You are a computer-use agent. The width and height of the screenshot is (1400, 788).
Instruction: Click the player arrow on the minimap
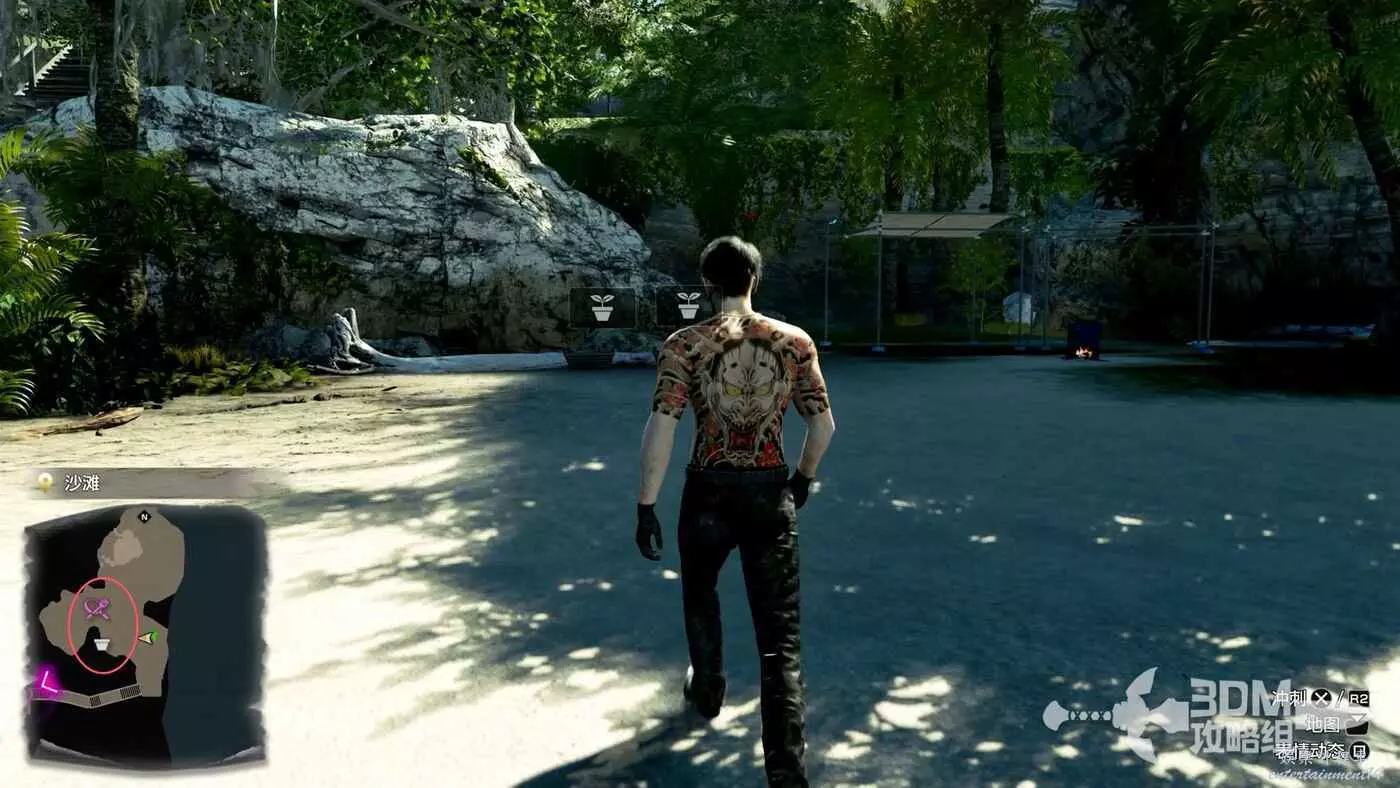tap(148, 637)
